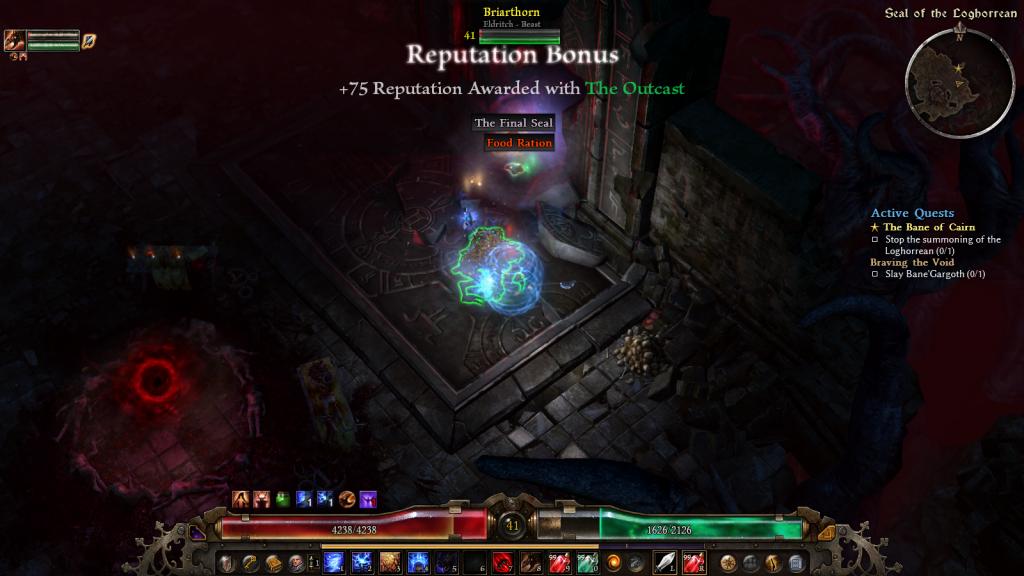Click the face portrait menu button
The width and height of the screenshot is (1024, 576).
click(x=296, y=562)
